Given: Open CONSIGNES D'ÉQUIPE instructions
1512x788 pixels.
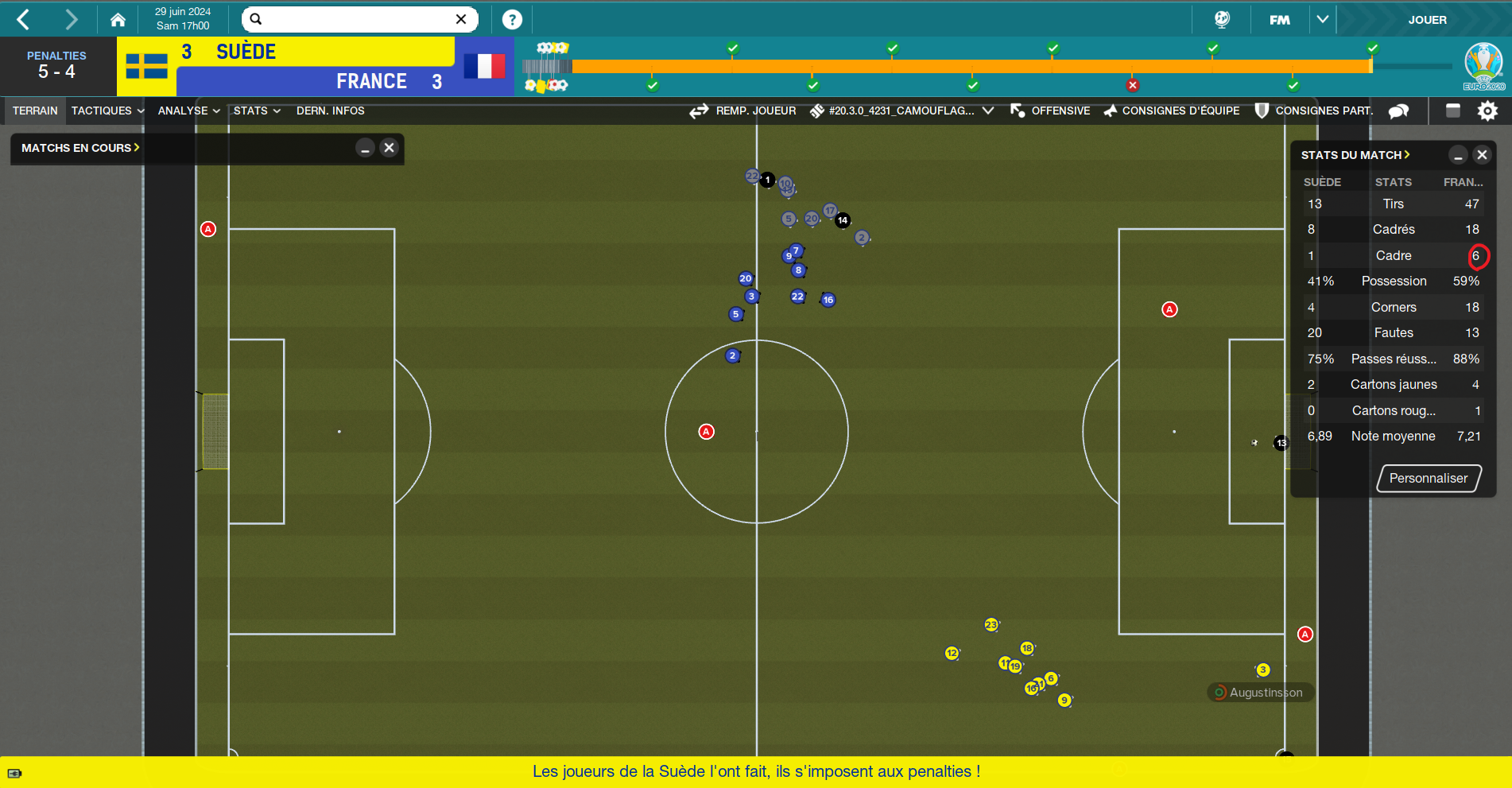Looking at the screenshot, I should [x=1172, y=111].
